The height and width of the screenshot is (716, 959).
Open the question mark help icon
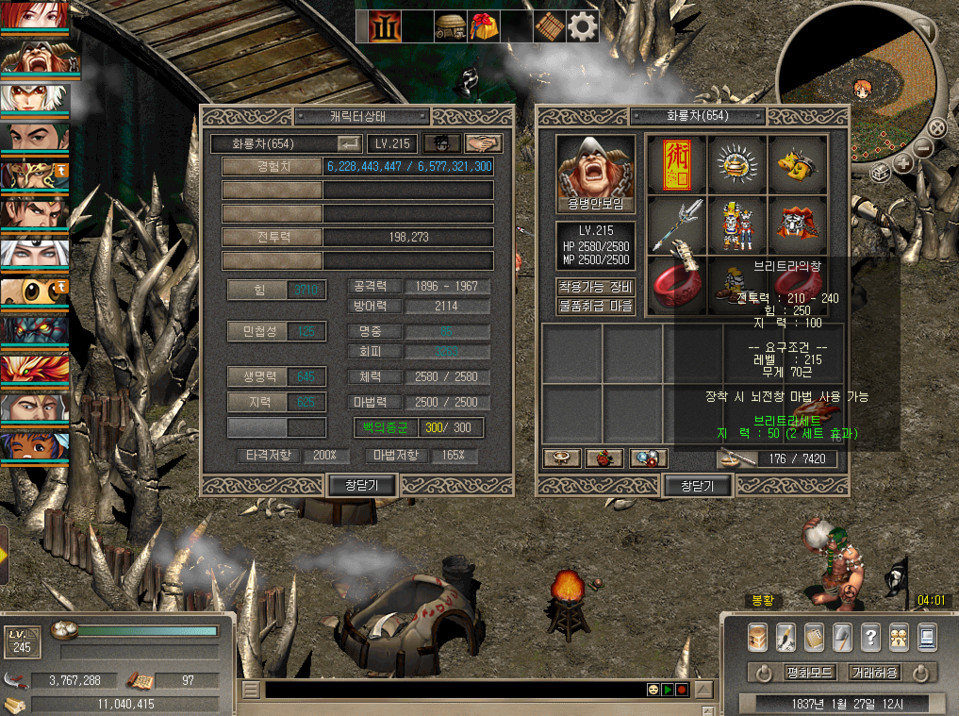(x=870, y=636)
